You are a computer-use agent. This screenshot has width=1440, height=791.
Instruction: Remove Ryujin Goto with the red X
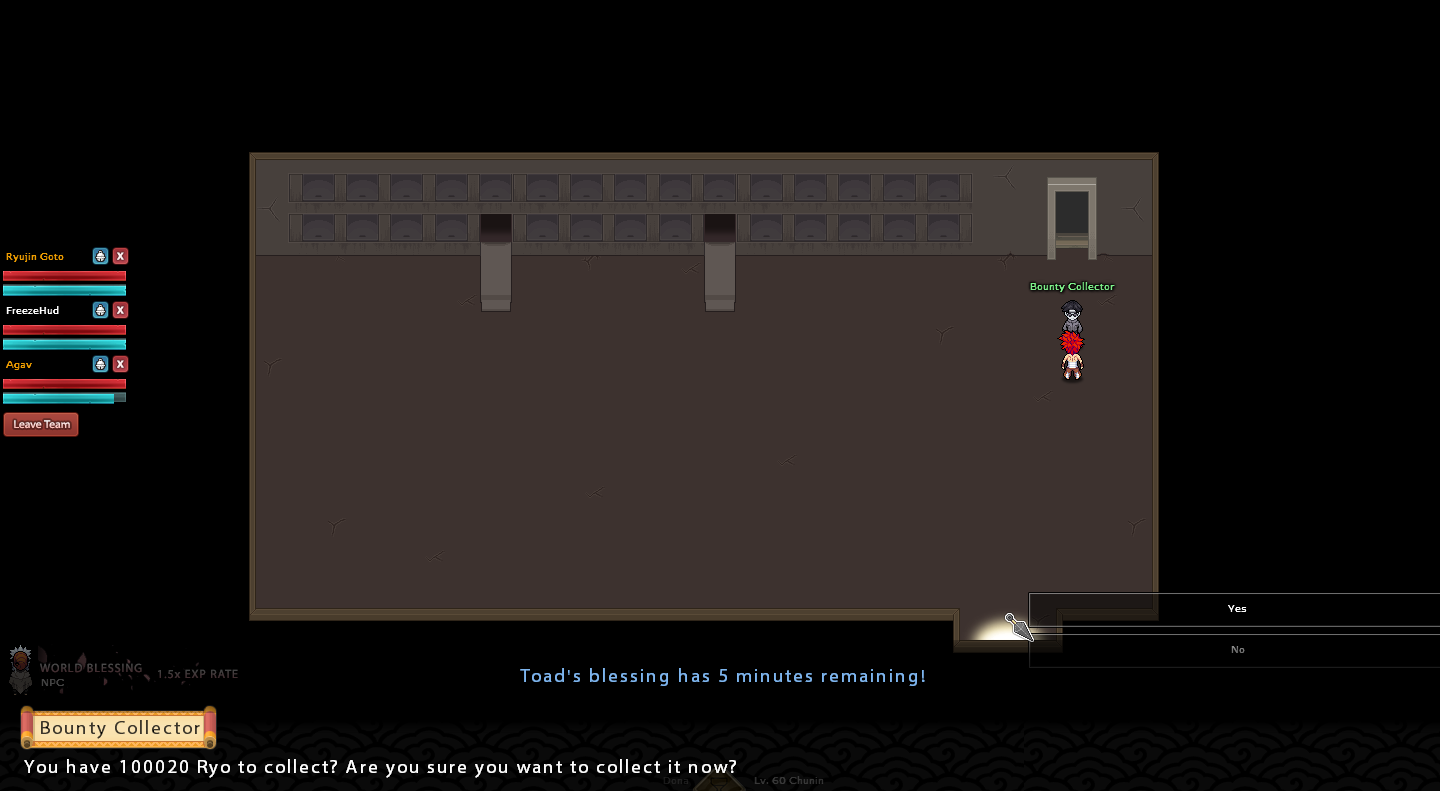point(120,256)
